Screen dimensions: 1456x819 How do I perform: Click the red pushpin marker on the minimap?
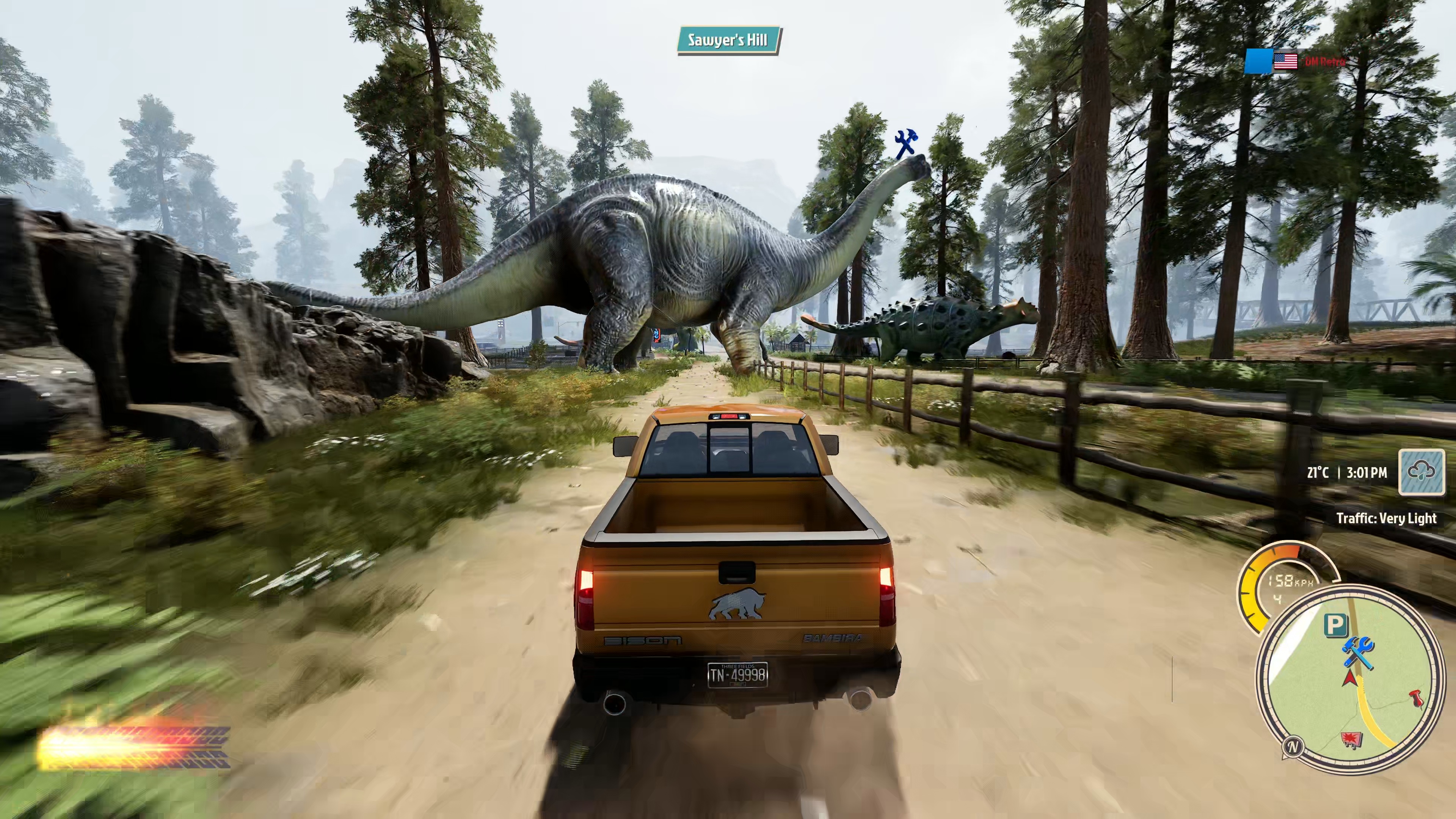pos(1415,698)
